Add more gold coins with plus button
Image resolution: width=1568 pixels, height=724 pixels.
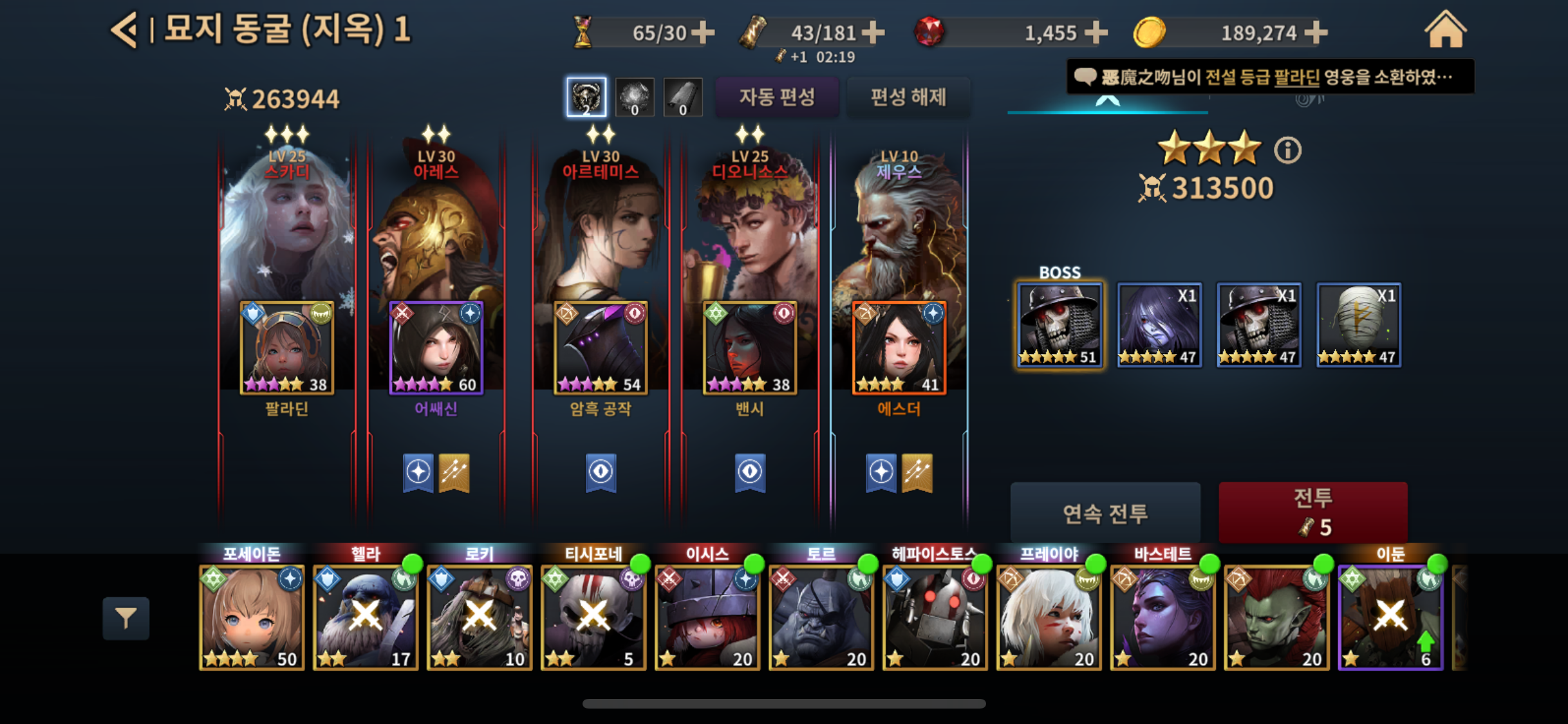[x=1316, y=32]
